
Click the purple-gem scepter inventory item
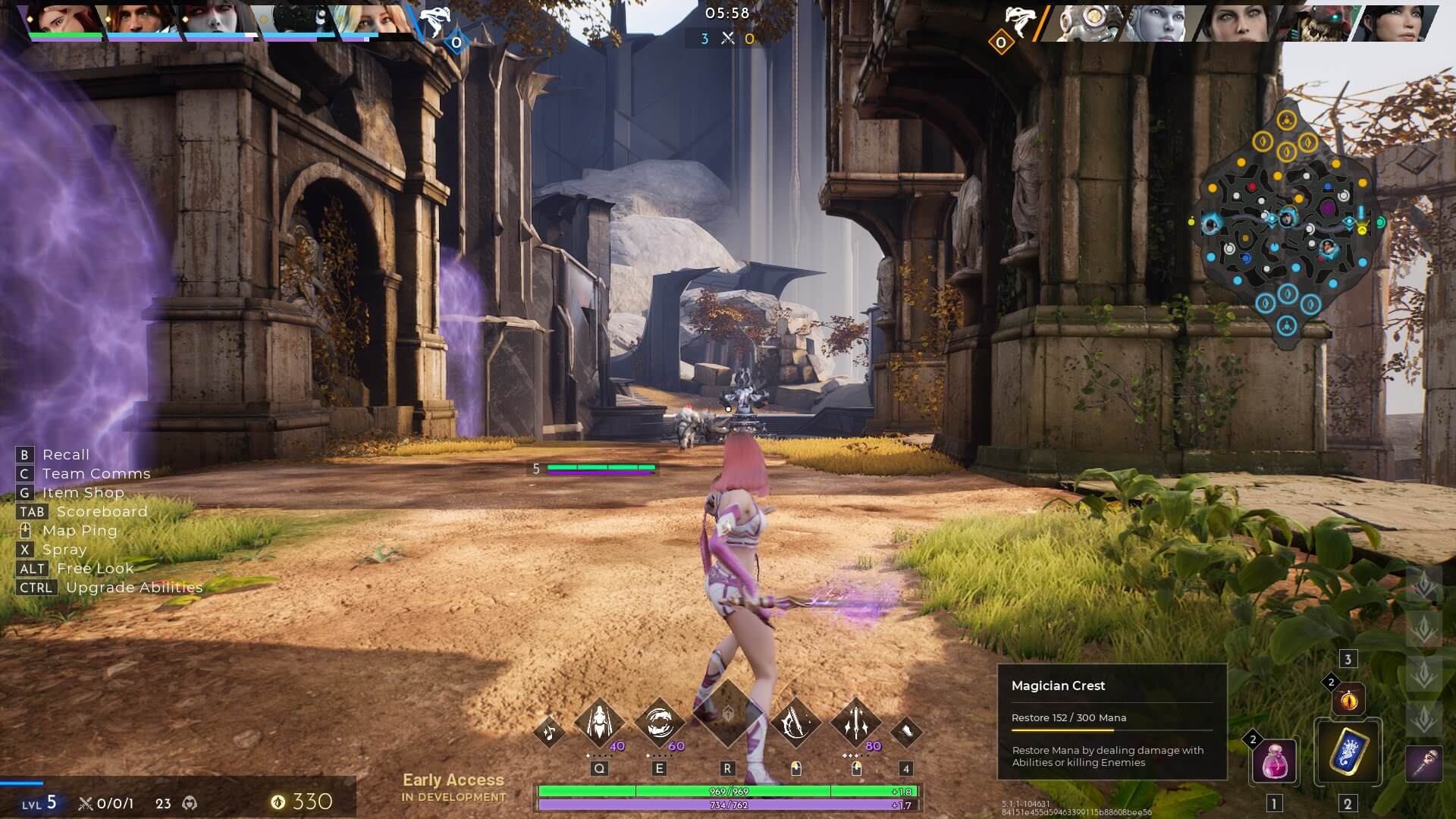[x=1423, y=761]
